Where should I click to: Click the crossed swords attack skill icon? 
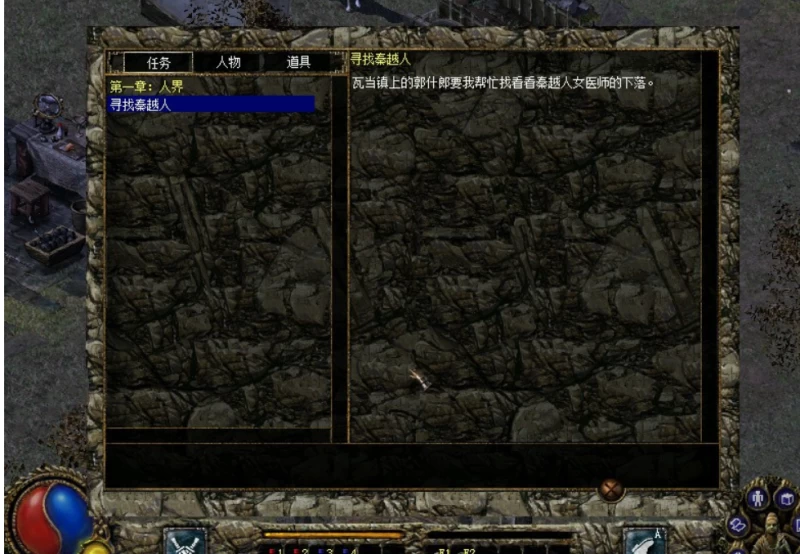coord(184,541)
